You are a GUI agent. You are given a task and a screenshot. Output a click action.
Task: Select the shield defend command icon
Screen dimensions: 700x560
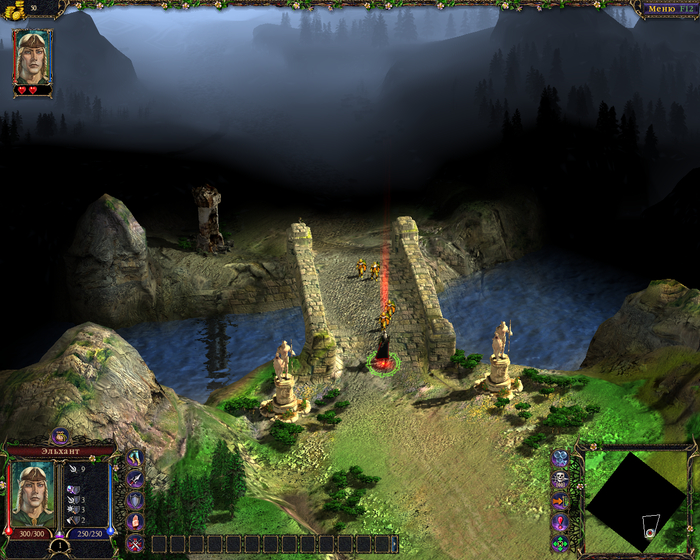click(x=136, y=500)
